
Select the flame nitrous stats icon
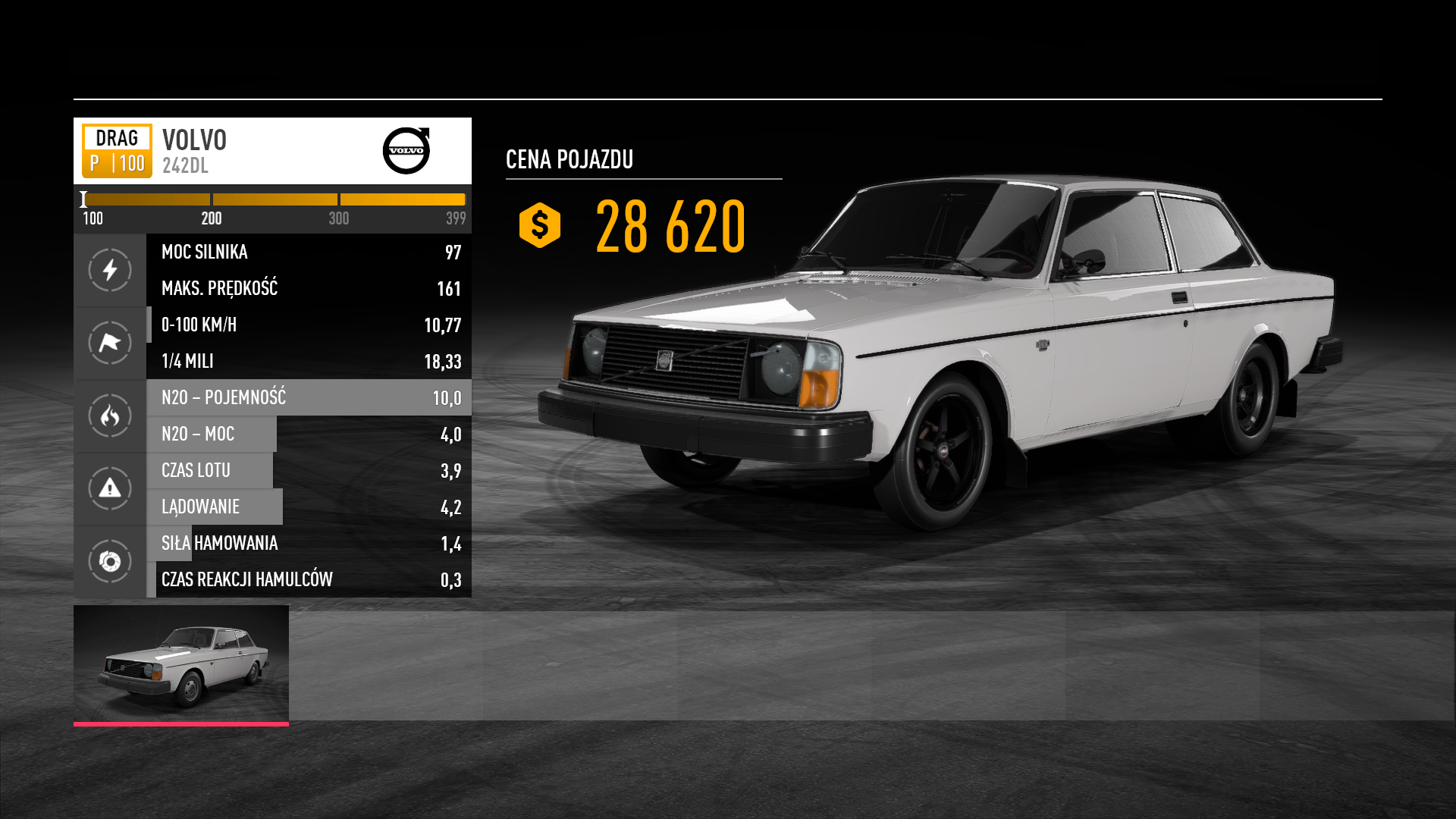(x=110, y=416)
